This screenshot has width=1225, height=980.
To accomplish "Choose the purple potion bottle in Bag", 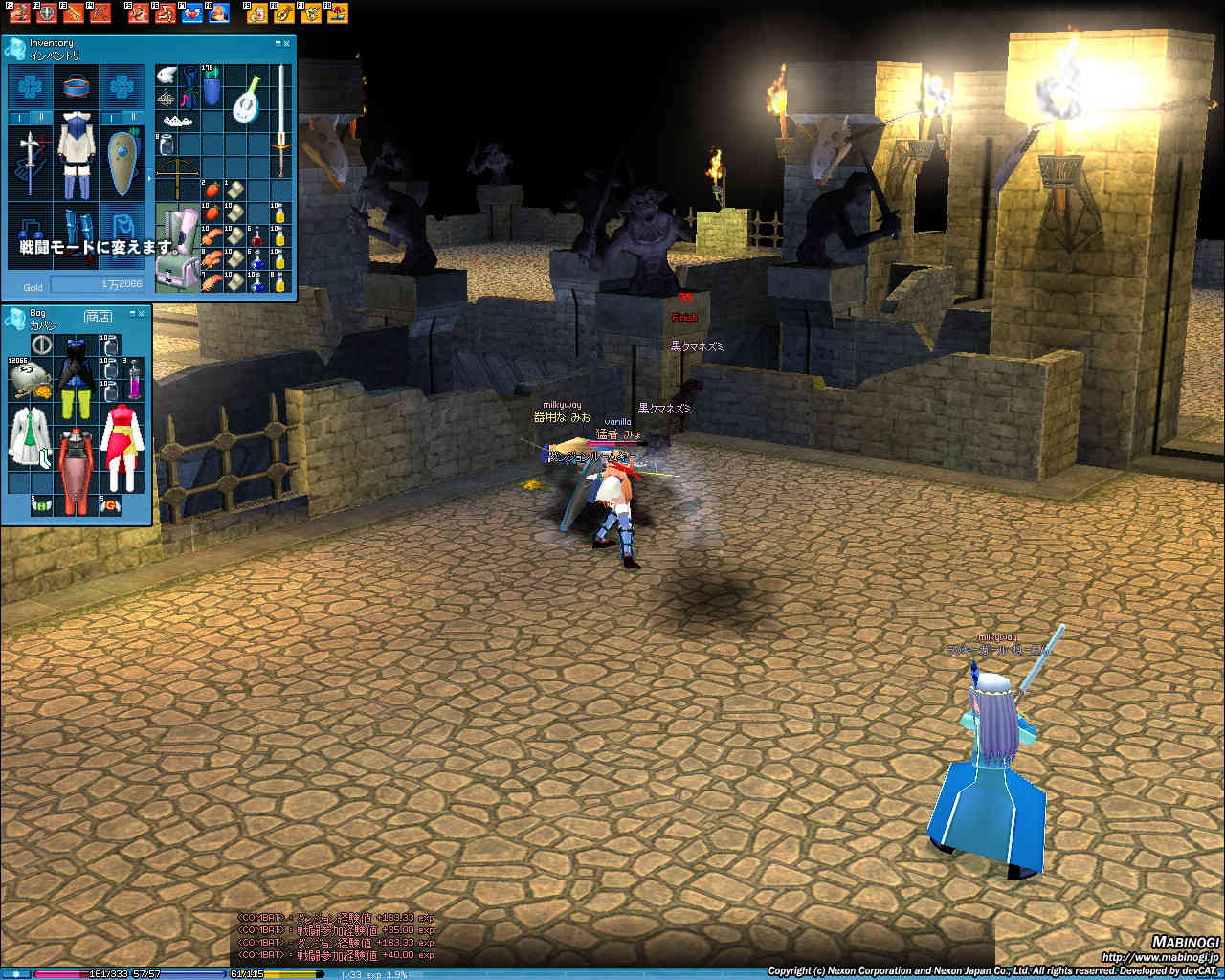I will pos(134,380).
